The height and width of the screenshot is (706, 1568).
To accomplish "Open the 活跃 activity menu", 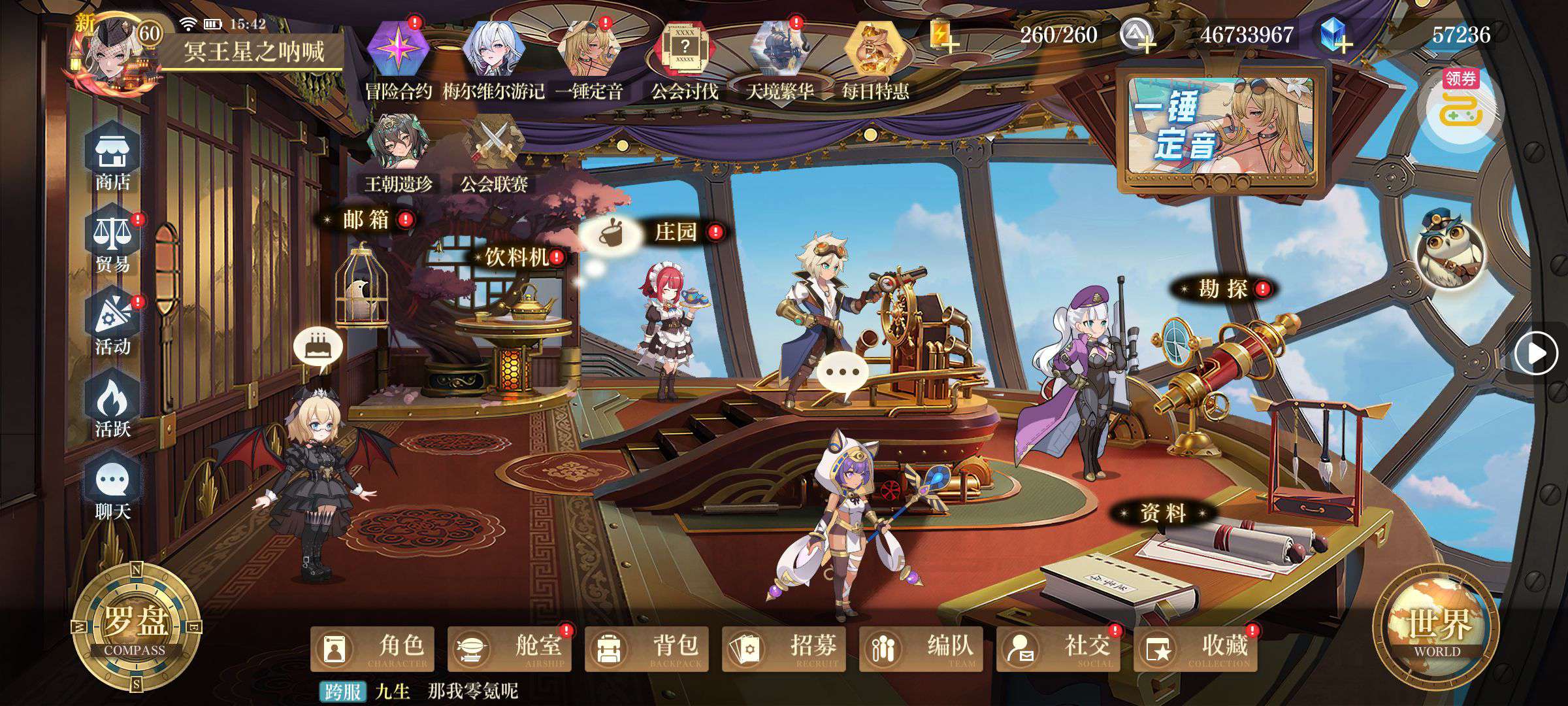I will [113, 407].
